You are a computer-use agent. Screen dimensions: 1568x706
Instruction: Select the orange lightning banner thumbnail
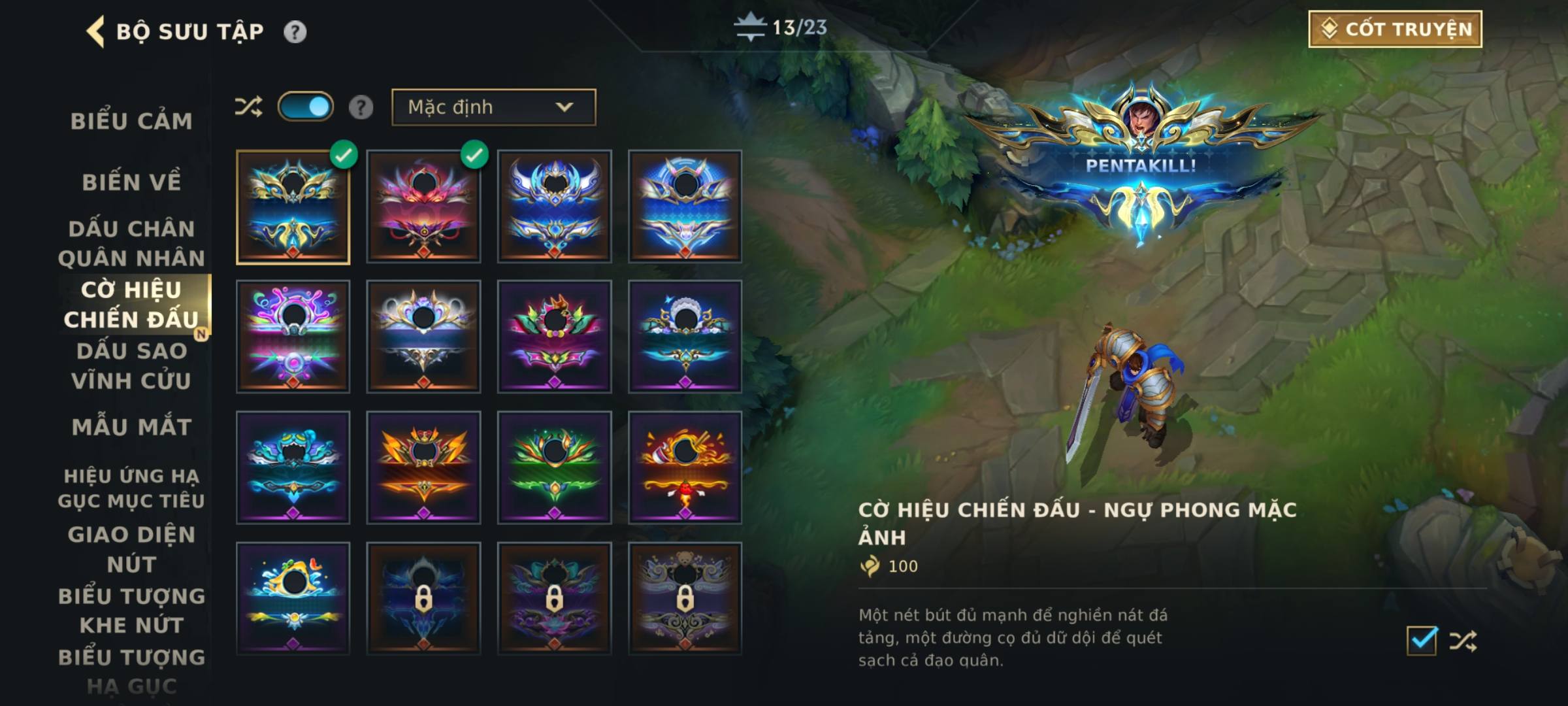point(423,467)
